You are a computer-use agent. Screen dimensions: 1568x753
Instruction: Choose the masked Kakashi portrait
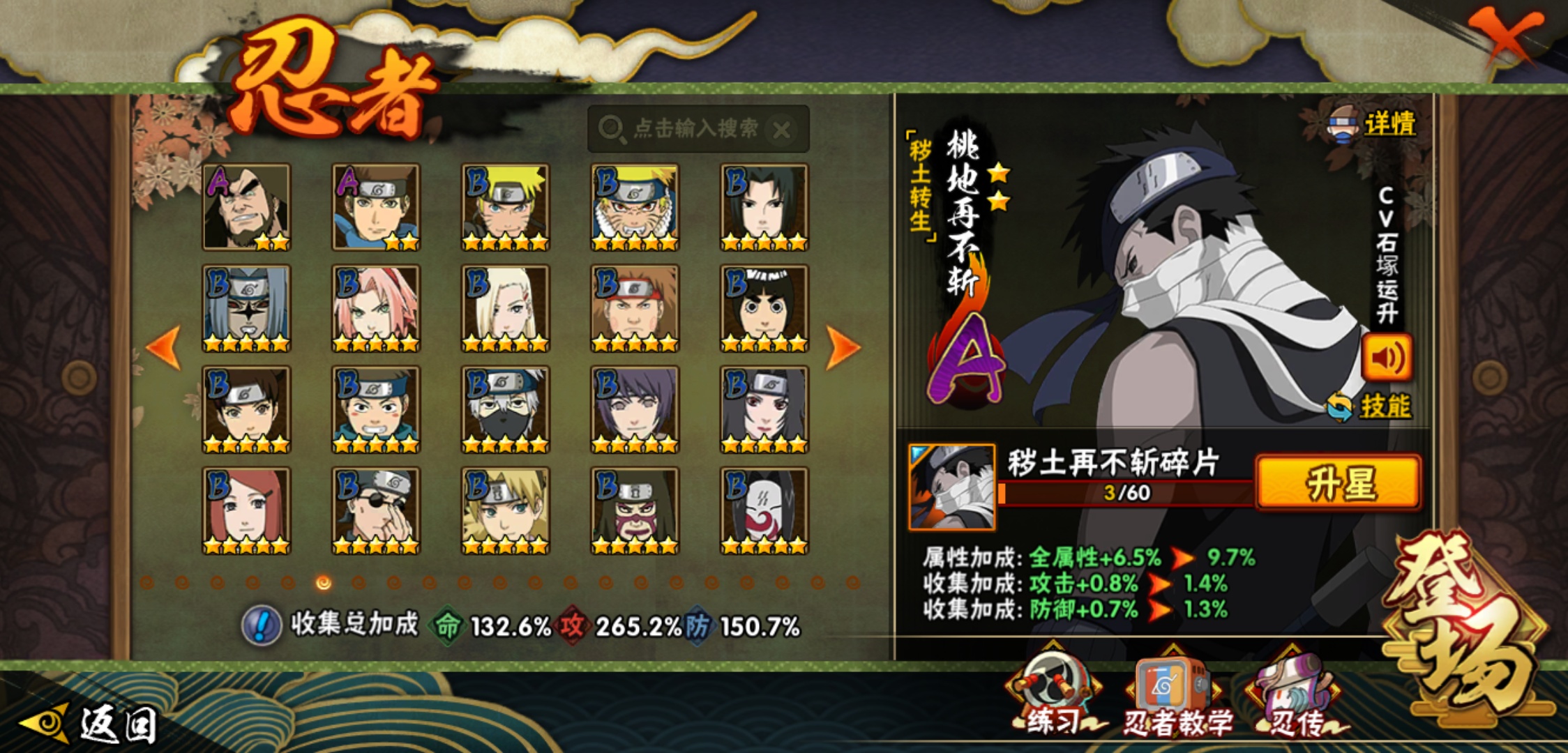click(505, 409)
